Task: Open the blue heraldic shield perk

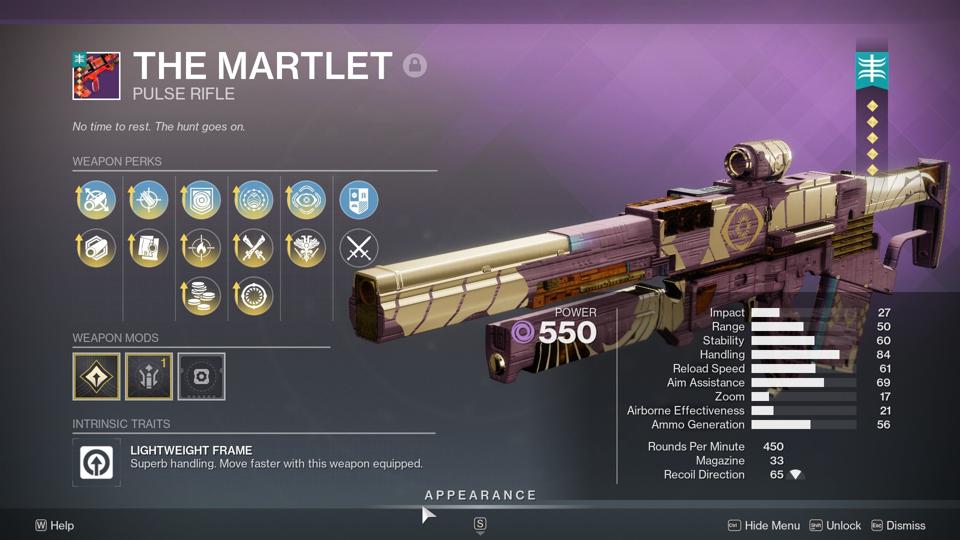Action: click(358, 200)
